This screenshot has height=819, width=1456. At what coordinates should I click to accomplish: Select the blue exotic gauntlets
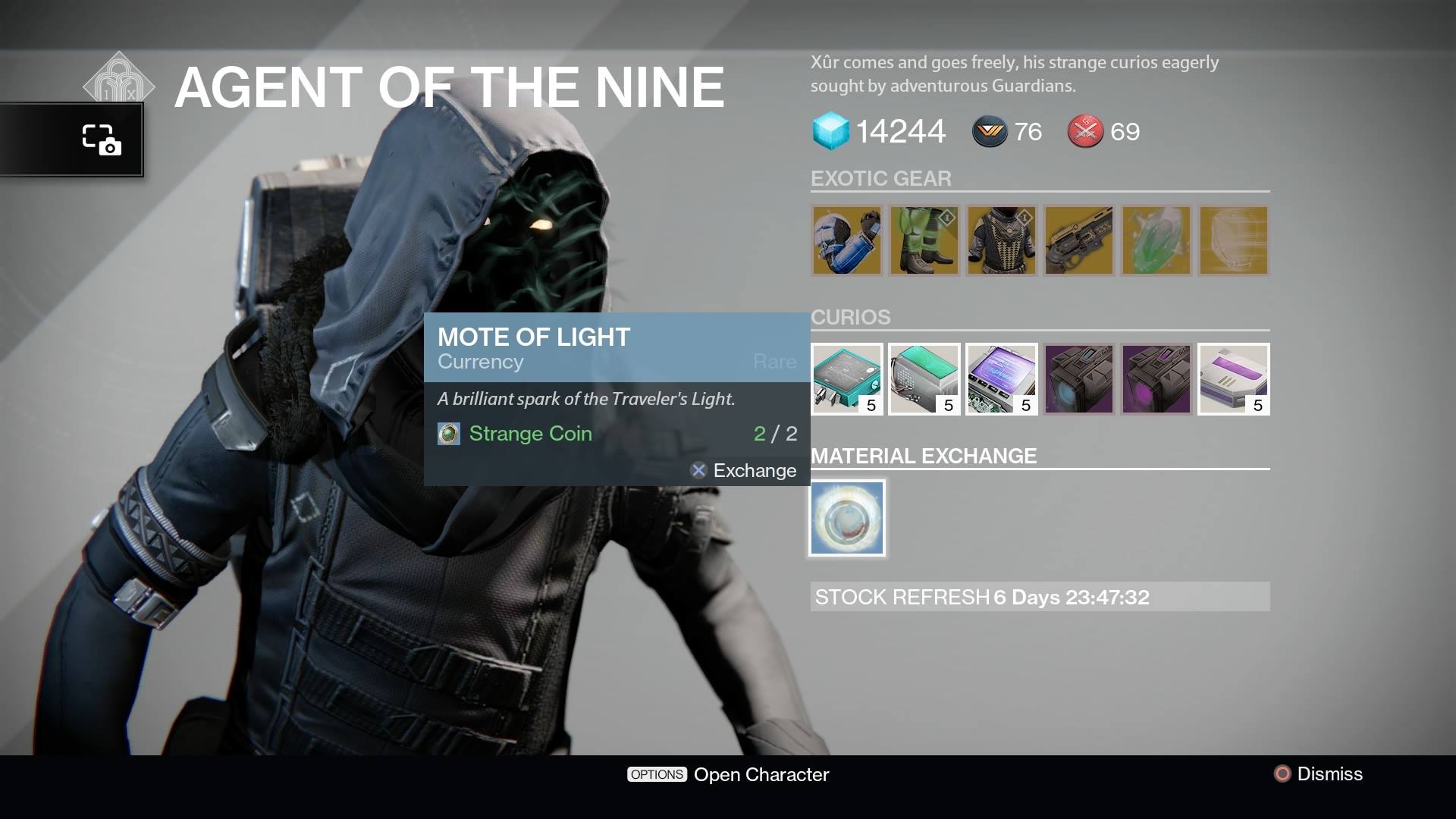click(x=847, y=241)
